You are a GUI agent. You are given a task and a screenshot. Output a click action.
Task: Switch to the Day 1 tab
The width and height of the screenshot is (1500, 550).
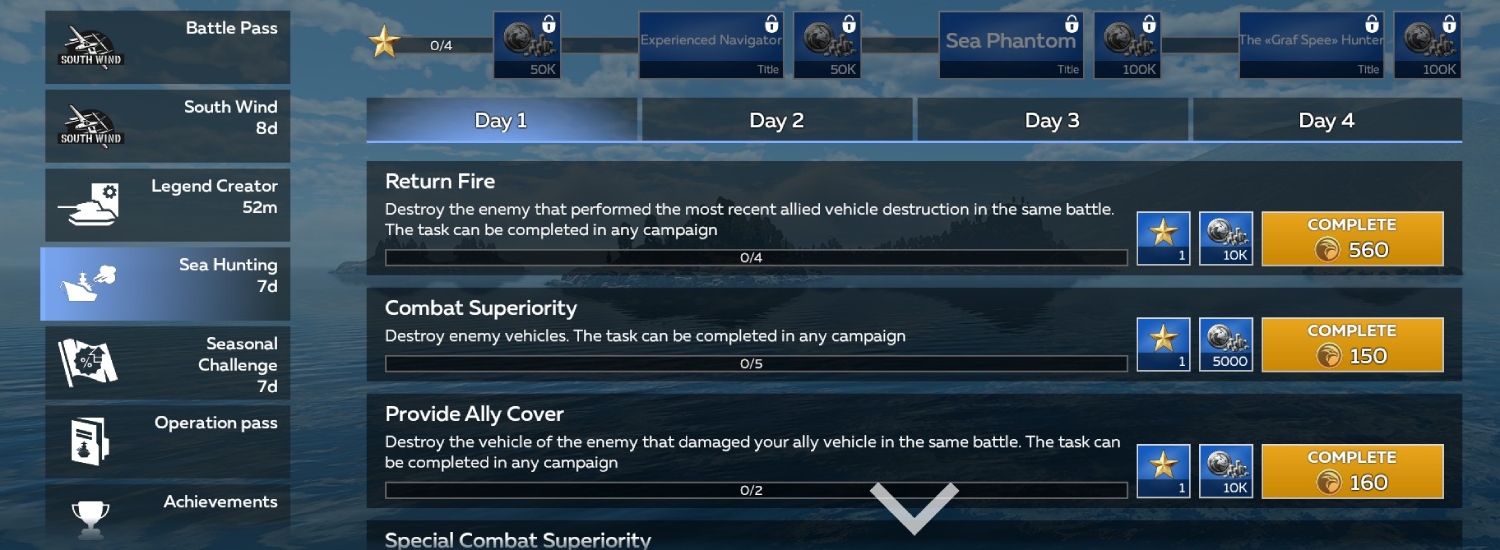(501, 120)
